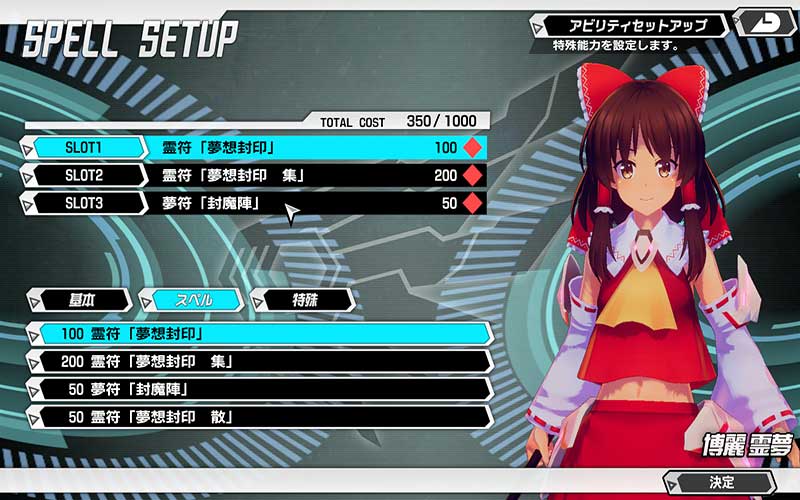Choose the 100-cost 霊符「夢想封印」 spell
Image resolution: width=800 pixels, height=500 pixels.
coord(262,333)
